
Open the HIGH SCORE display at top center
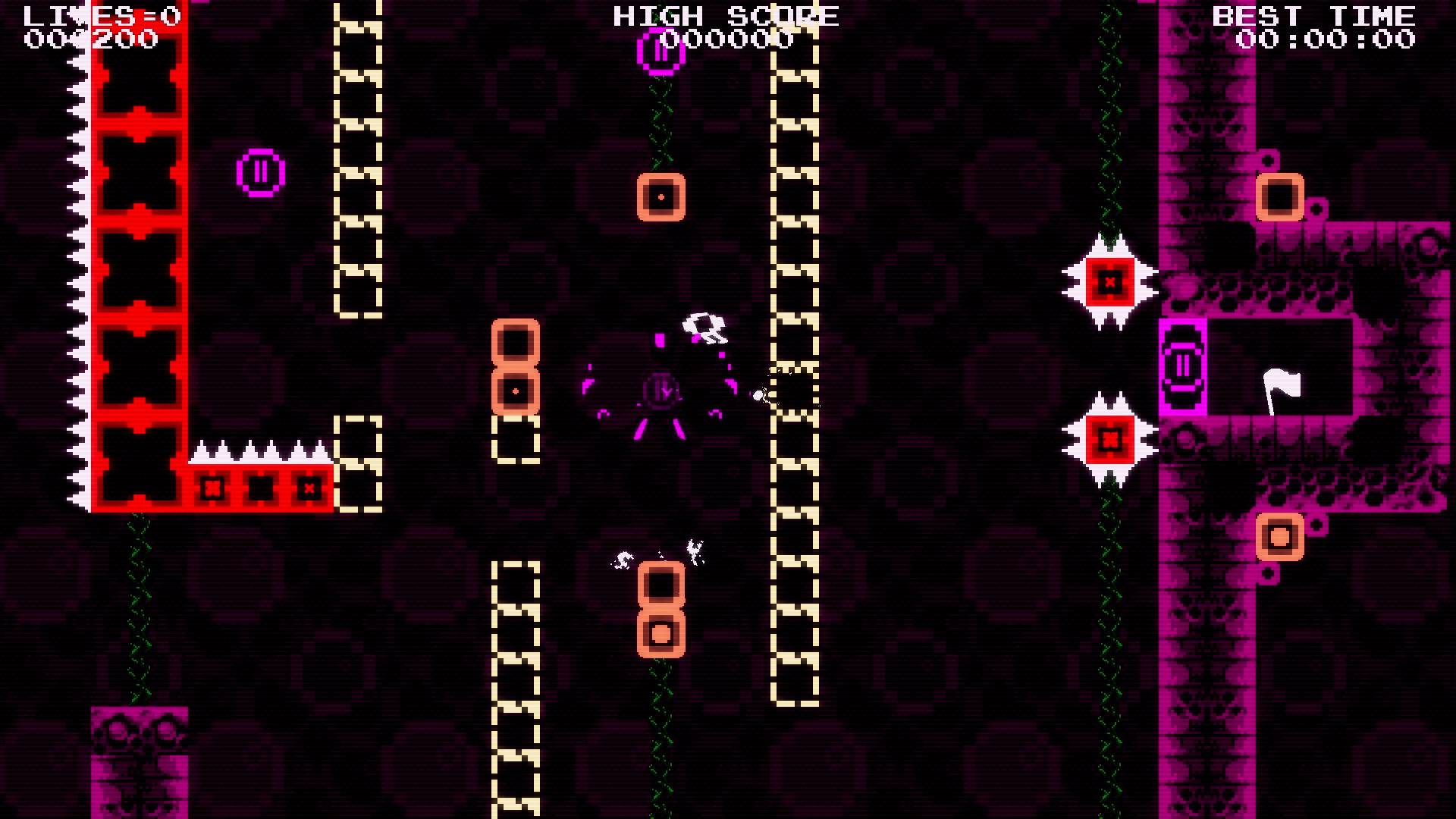[724, 17]
